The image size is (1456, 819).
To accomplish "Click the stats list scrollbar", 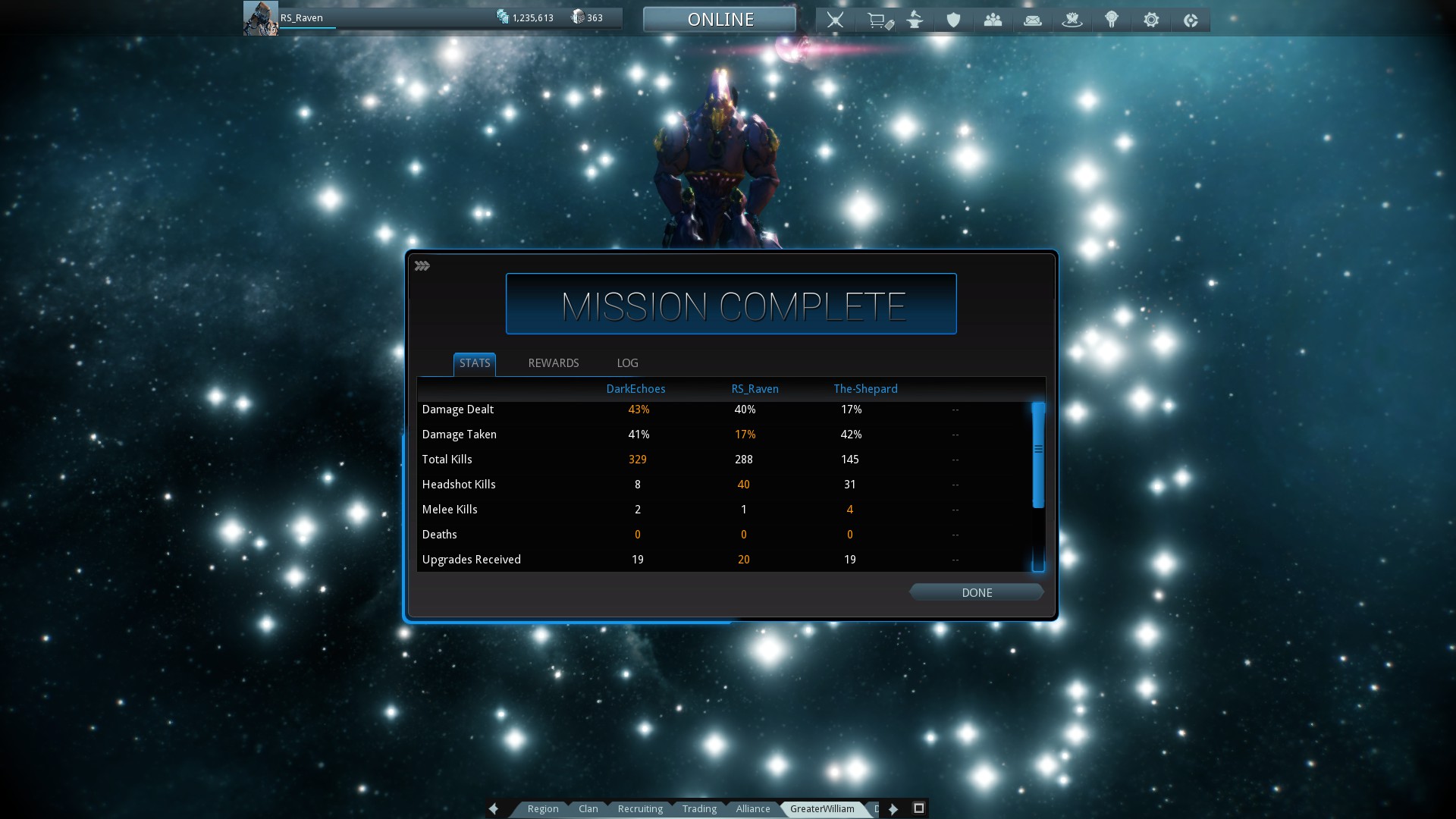I will [1038, 455].
